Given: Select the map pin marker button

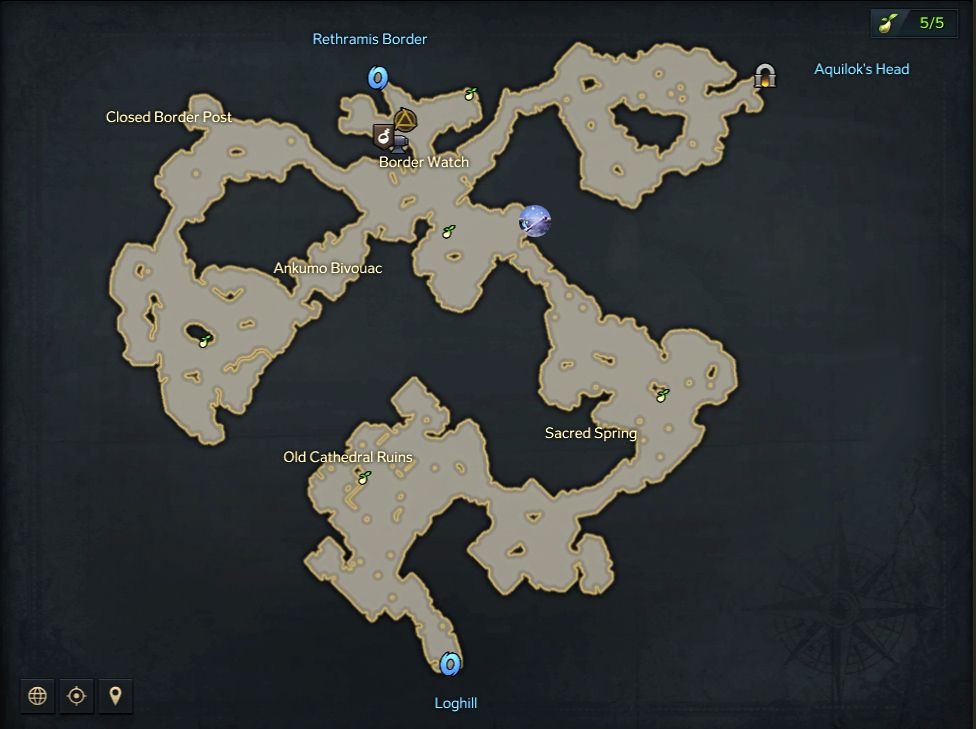Looking at the screenshot, I should tap(115, 695).
